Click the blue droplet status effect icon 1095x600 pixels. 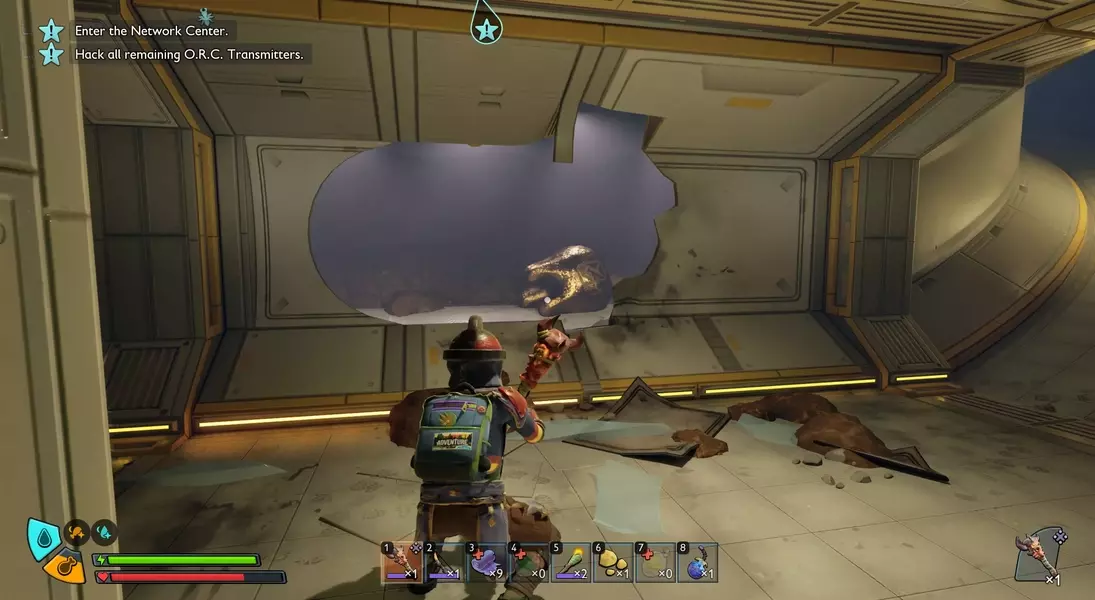(104, 531)
